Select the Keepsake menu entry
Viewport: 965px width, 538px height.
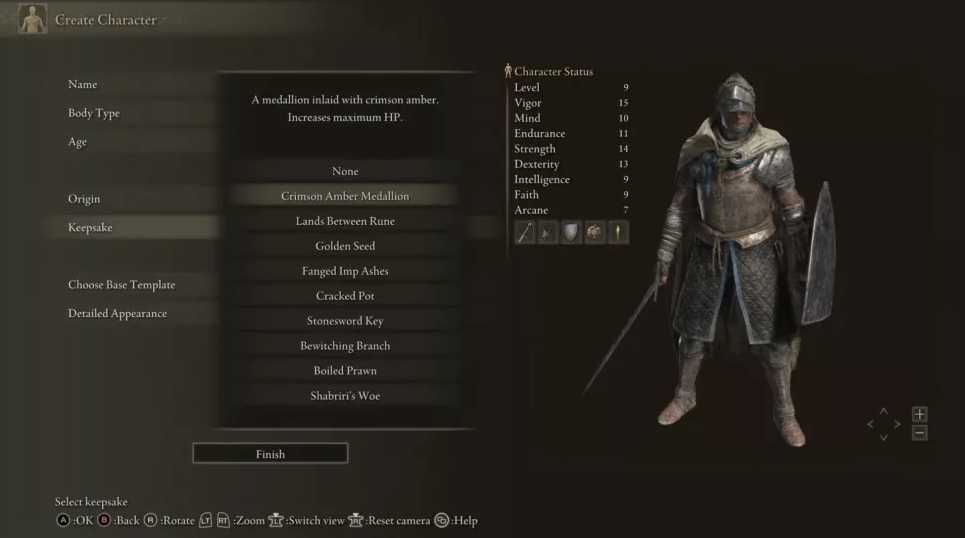click(90, 228)
